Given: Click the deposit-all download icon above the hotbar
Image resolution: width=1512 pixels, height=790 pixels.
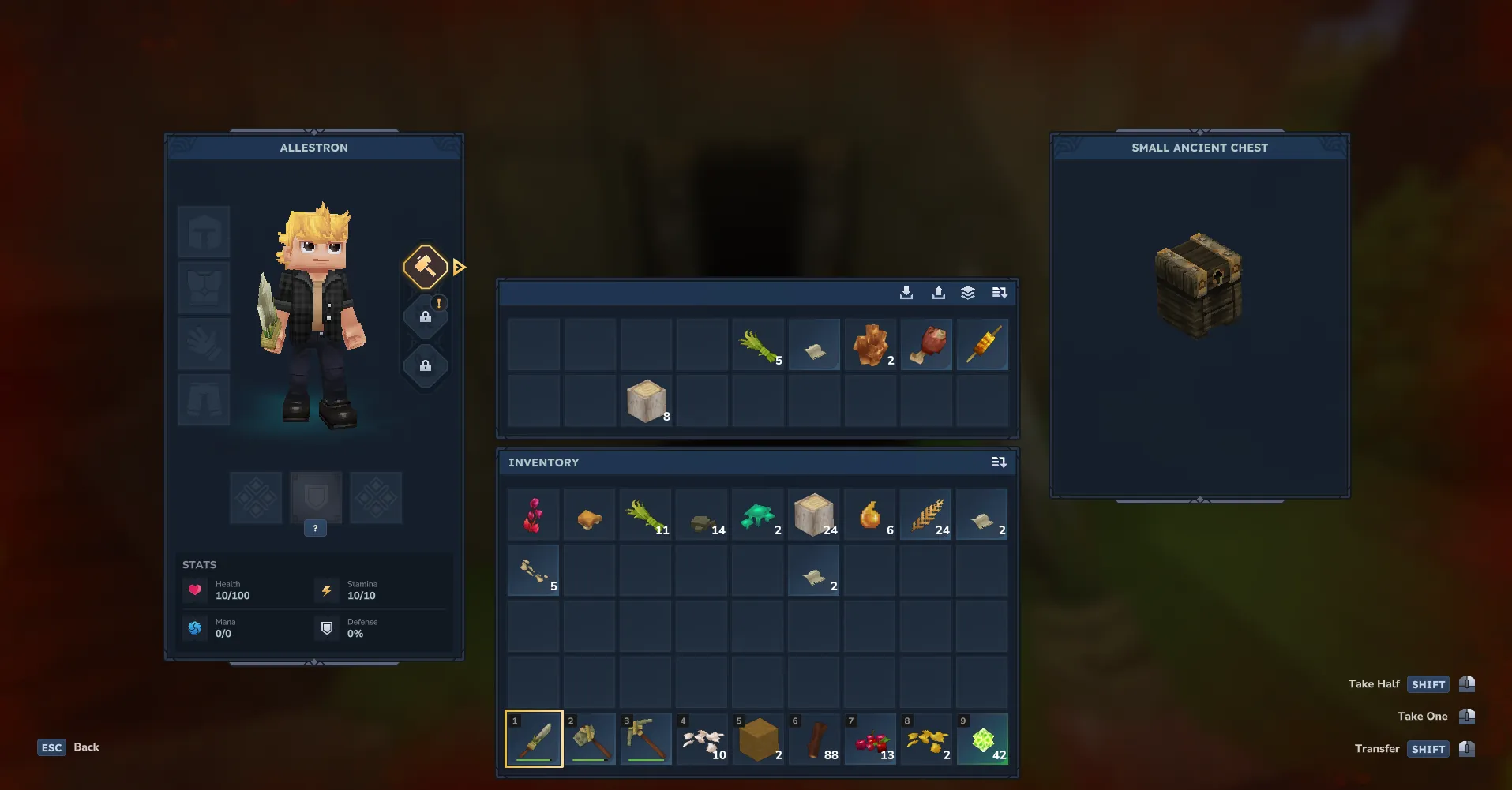Looking at the screenshot, I should point(906,292).
